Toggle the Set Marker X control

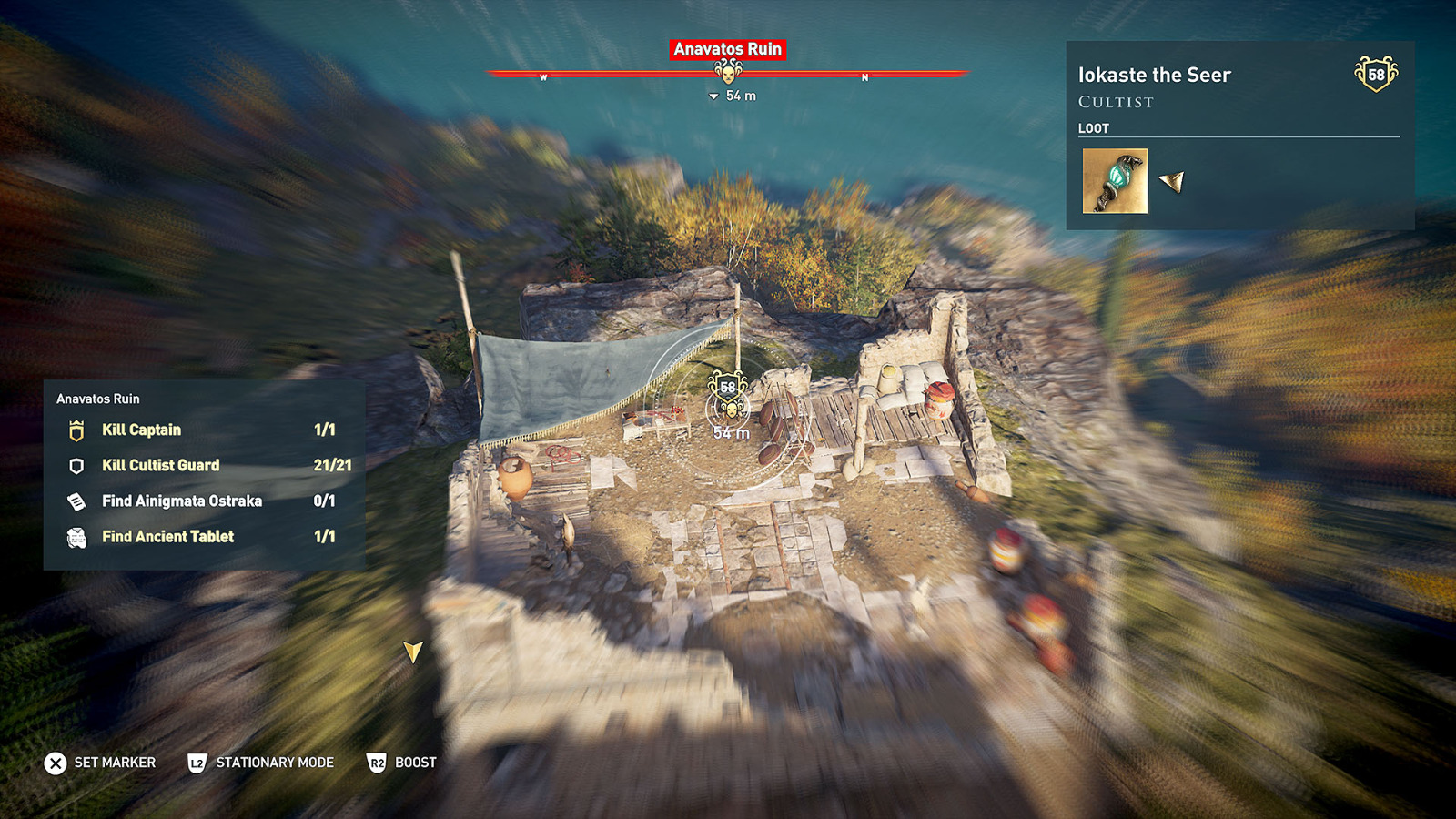coord(56,763)
